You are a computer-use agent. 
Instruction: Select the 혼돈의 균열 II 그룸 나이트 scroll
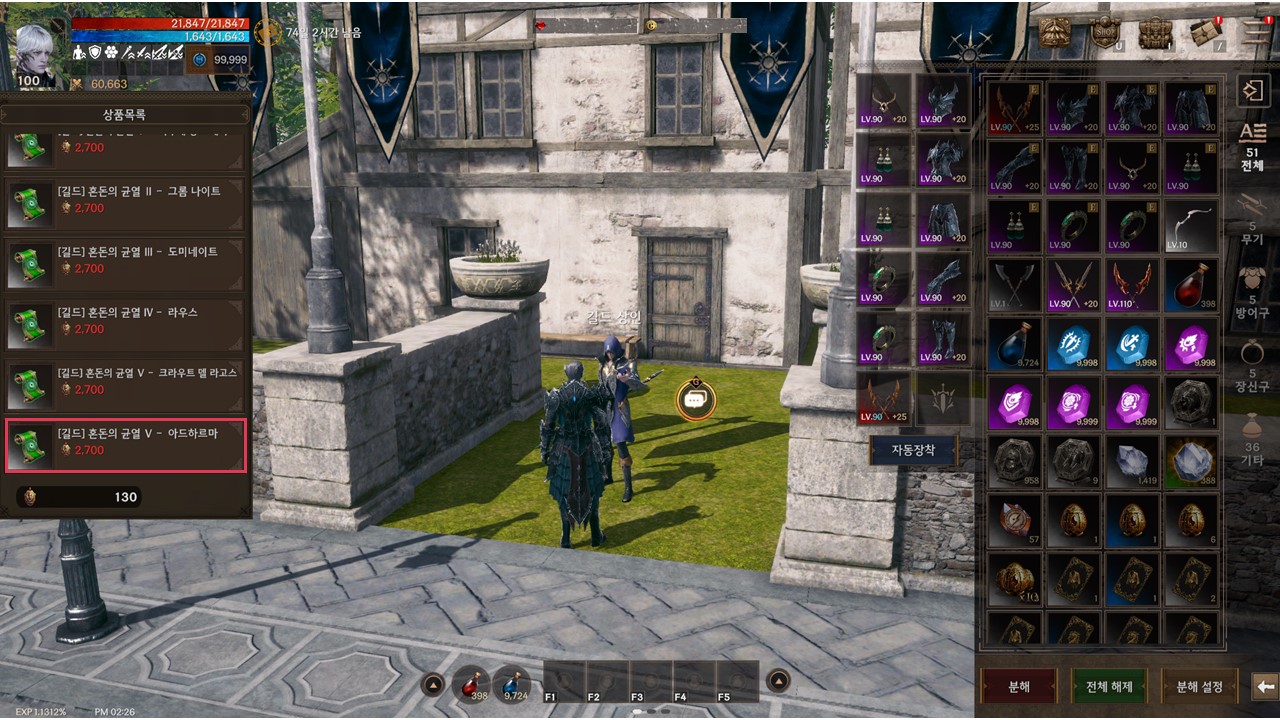pos(126,200)
